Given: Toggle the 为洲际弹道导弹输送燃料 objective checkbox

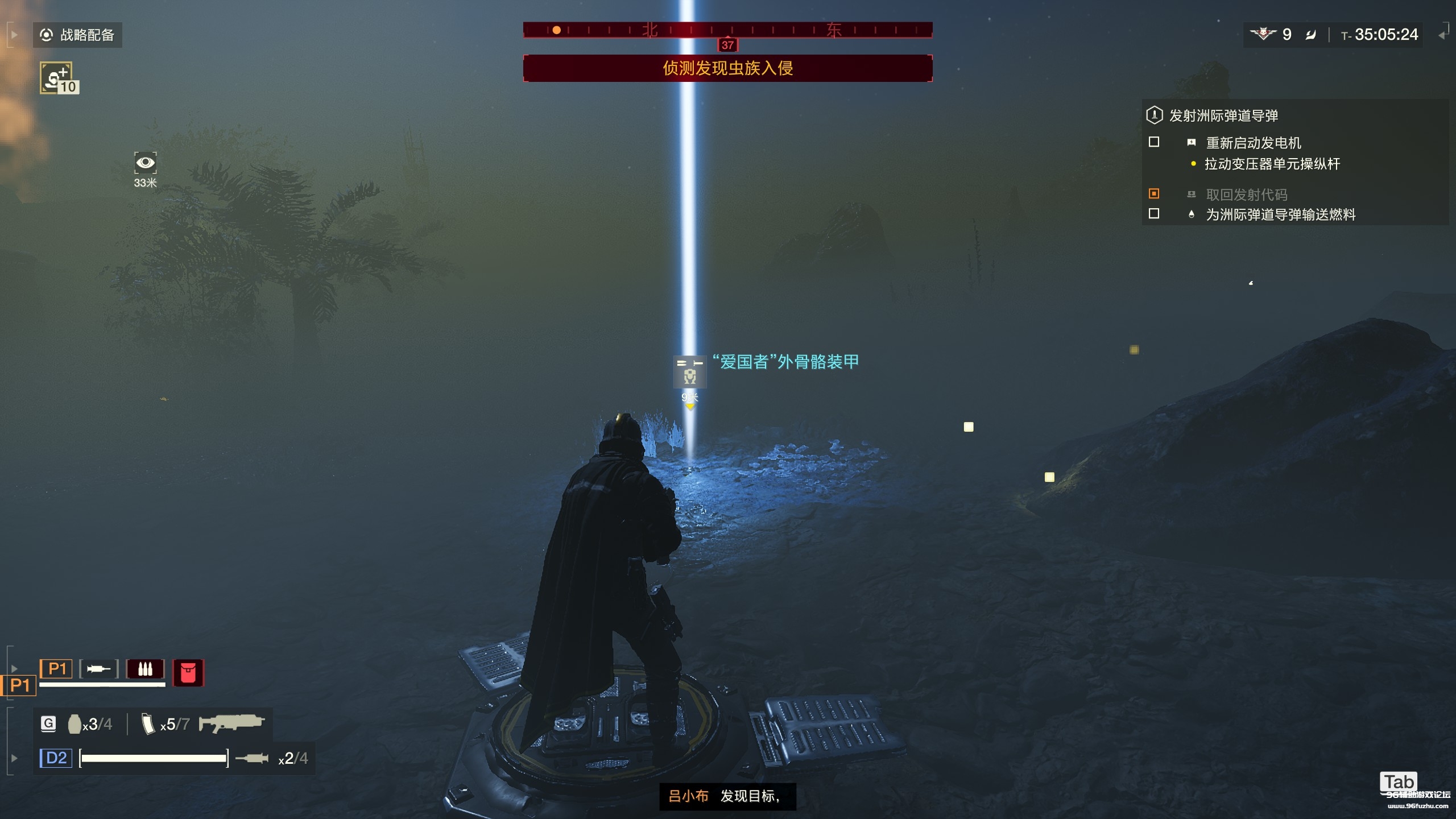Looking at the screenshot, I should tap(1154, 214).
